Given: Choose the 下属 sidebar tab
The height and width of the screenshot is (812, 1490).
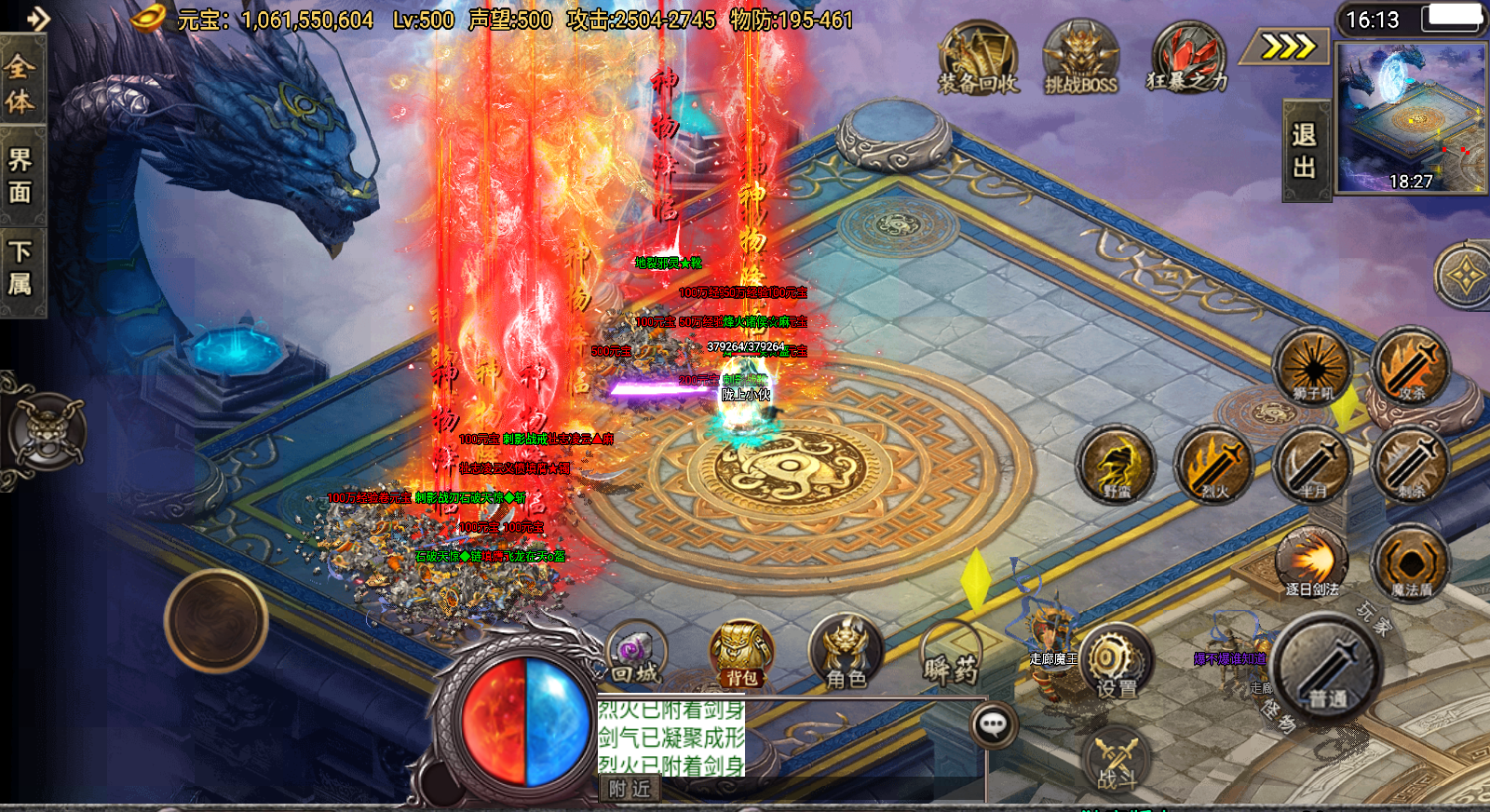Looking at the screenshot, I should click(20, 268).
